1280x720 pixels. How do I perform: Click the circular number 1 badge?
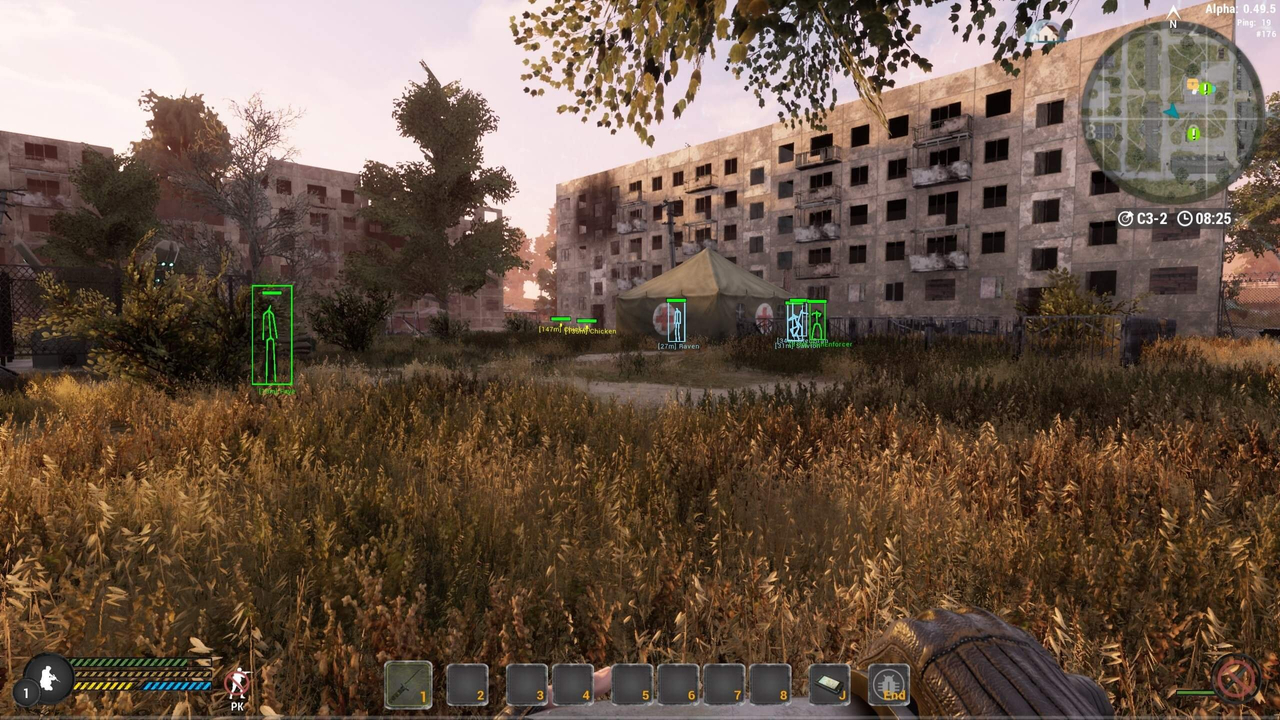[26, 692]
